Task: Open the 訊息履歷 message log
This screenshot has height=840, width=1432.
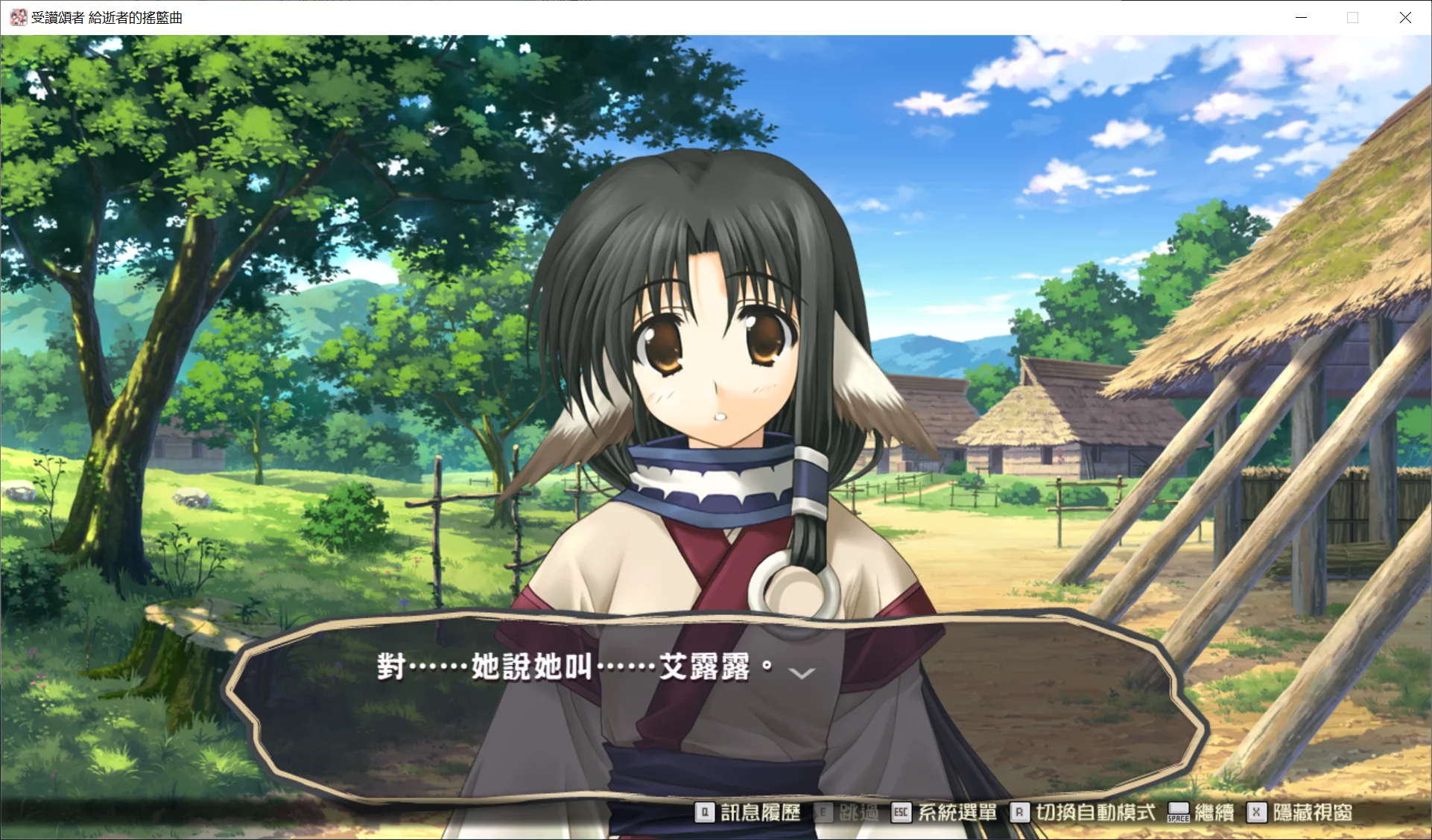Action: pos(748,812)
